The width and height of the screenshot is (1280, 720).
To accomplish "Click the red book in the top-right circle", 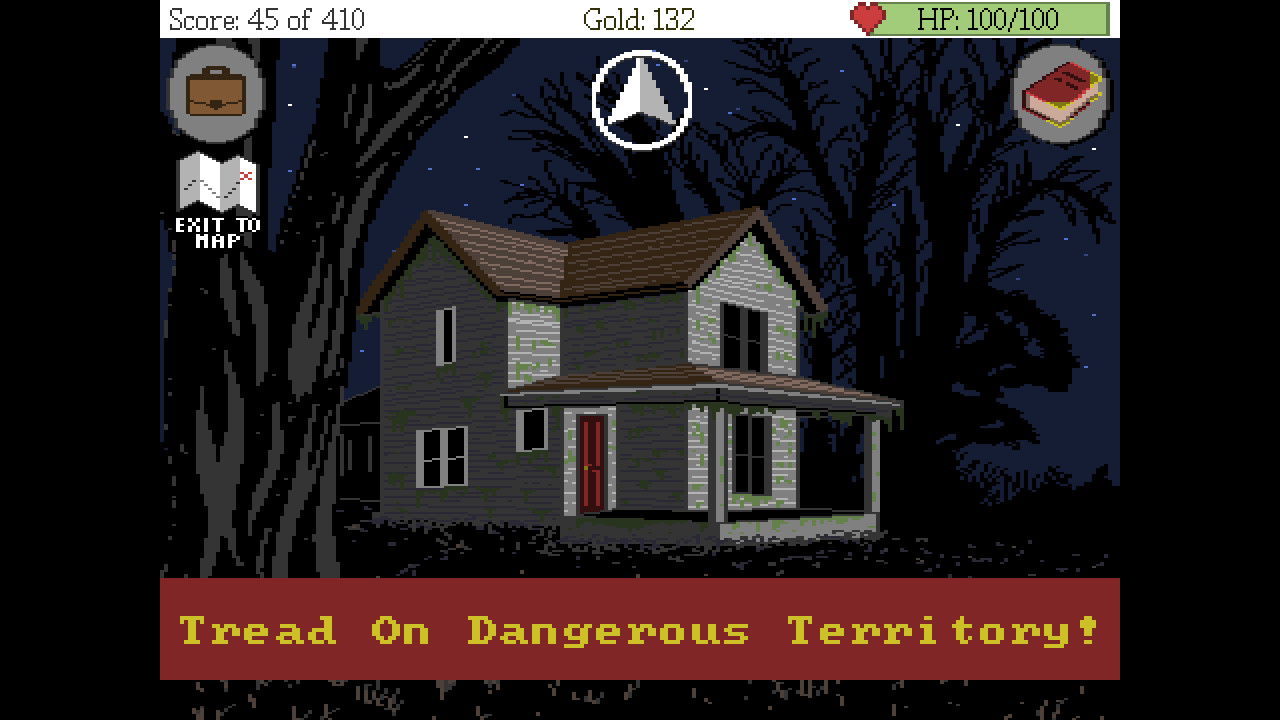I will click(x=1064, y=92).
